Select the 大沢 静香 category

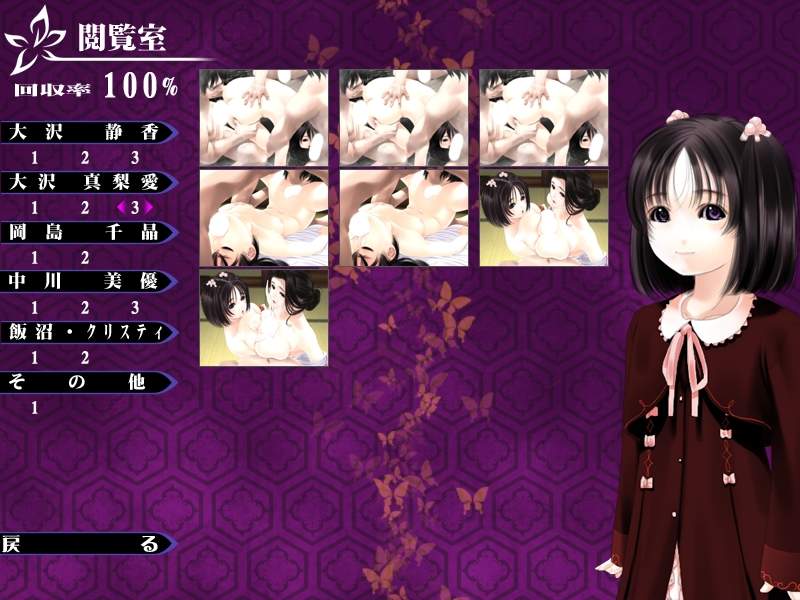point(85,132)
